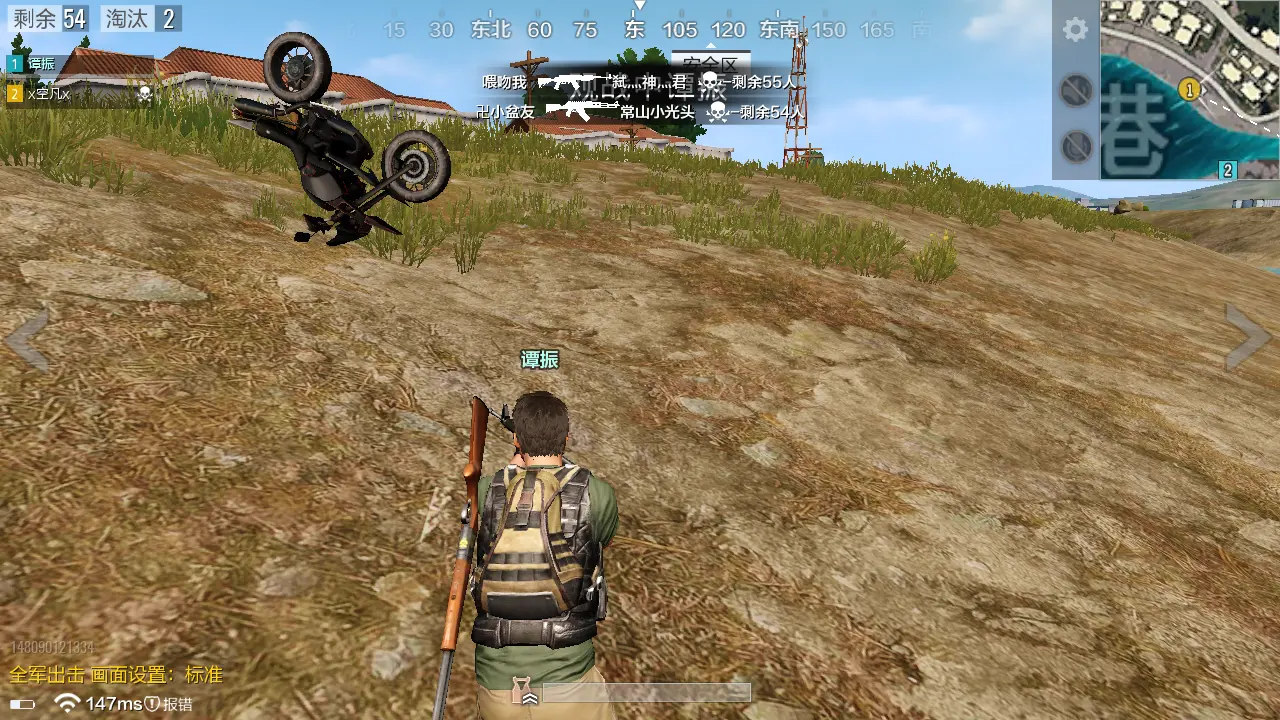Screen dimensions: 1280x720
Task: Tap the 报错 report error button
Action: (170, 704)
